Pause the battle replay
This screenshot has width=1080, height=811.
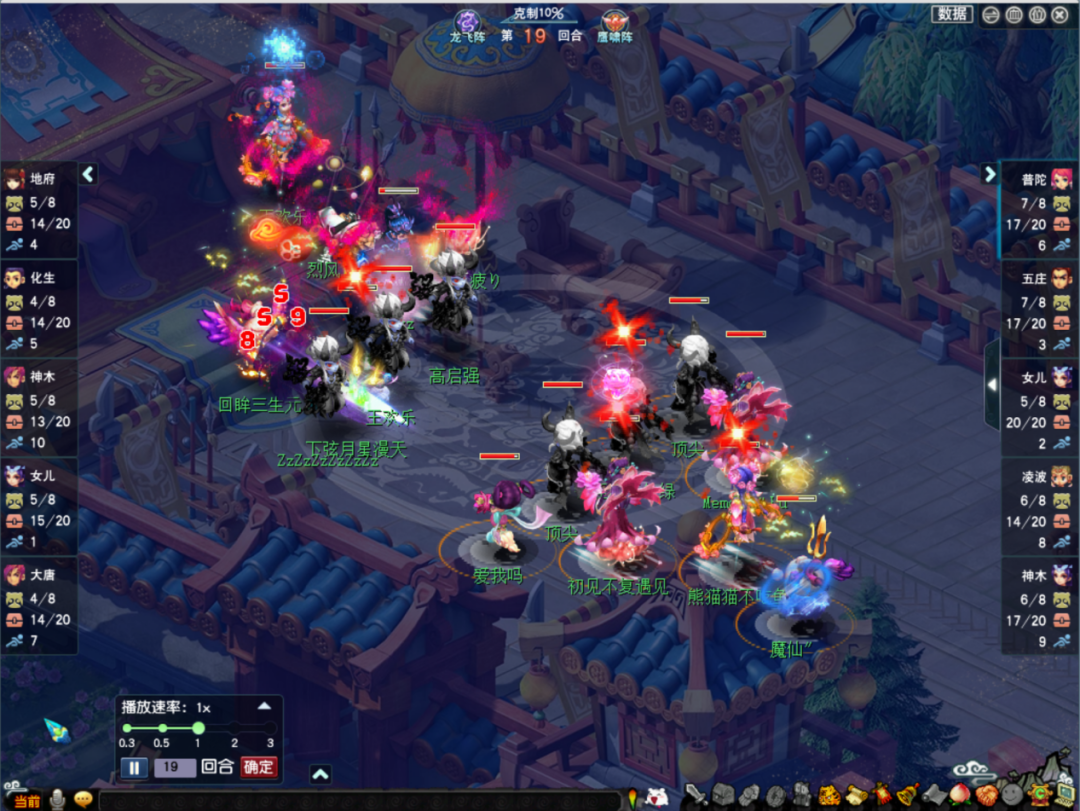click(134, 768)
